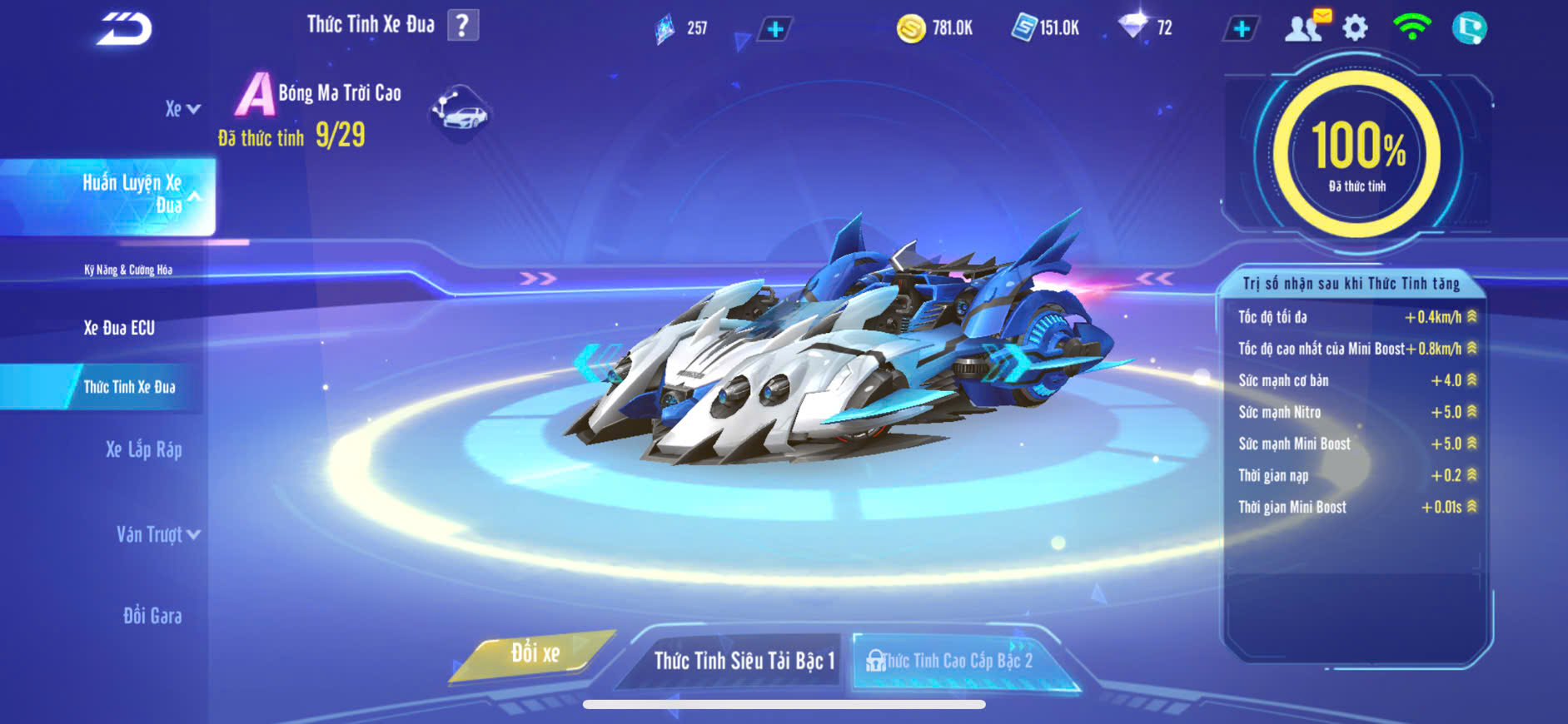The height and width of the screenshot is (724, 1568).
Task: Open the Xe Đua ECU menu entry
Action: coord(119,328)
